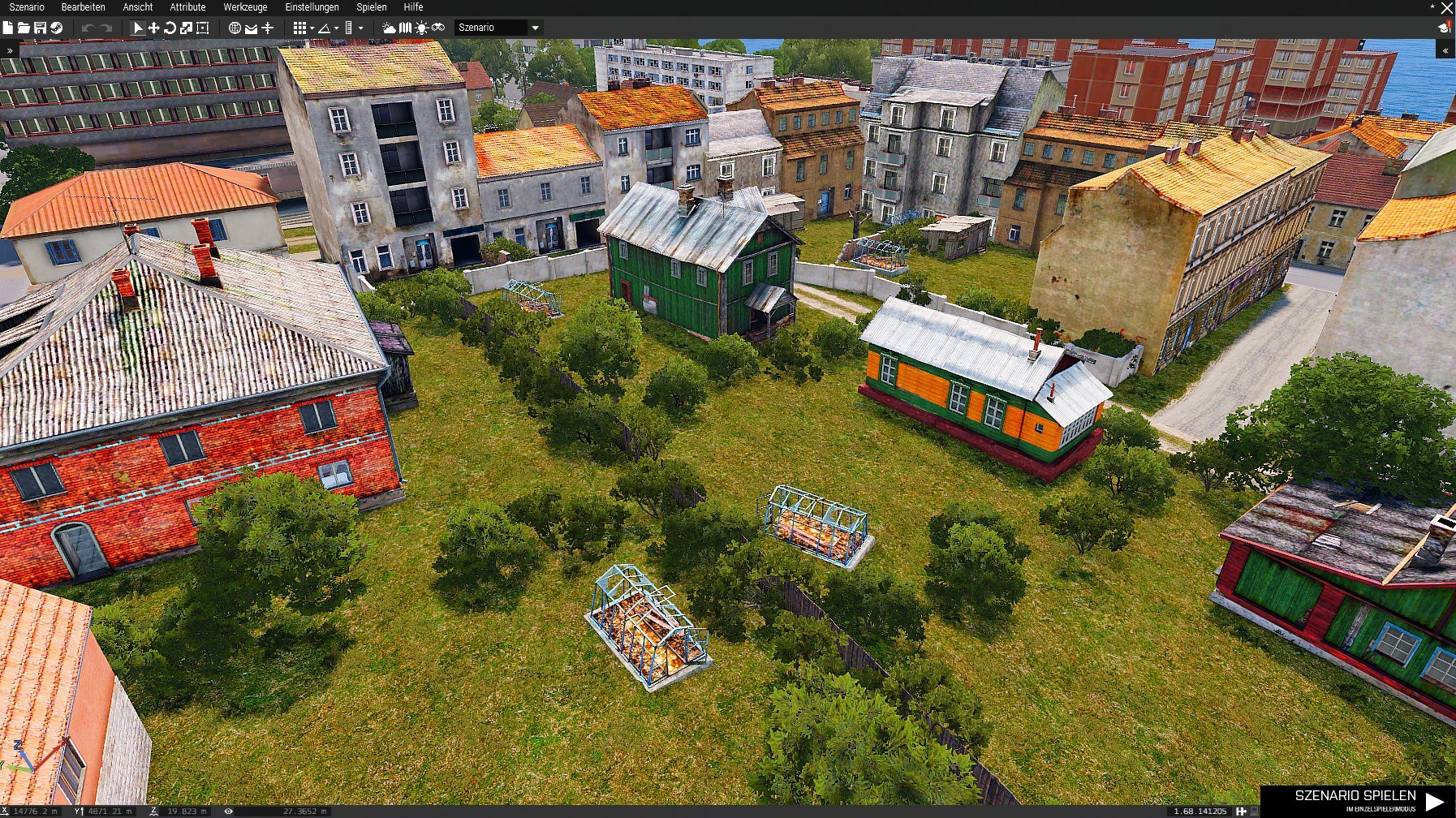
Task: Save the scenario with the floppy disk icon
Action: point(40,28)
